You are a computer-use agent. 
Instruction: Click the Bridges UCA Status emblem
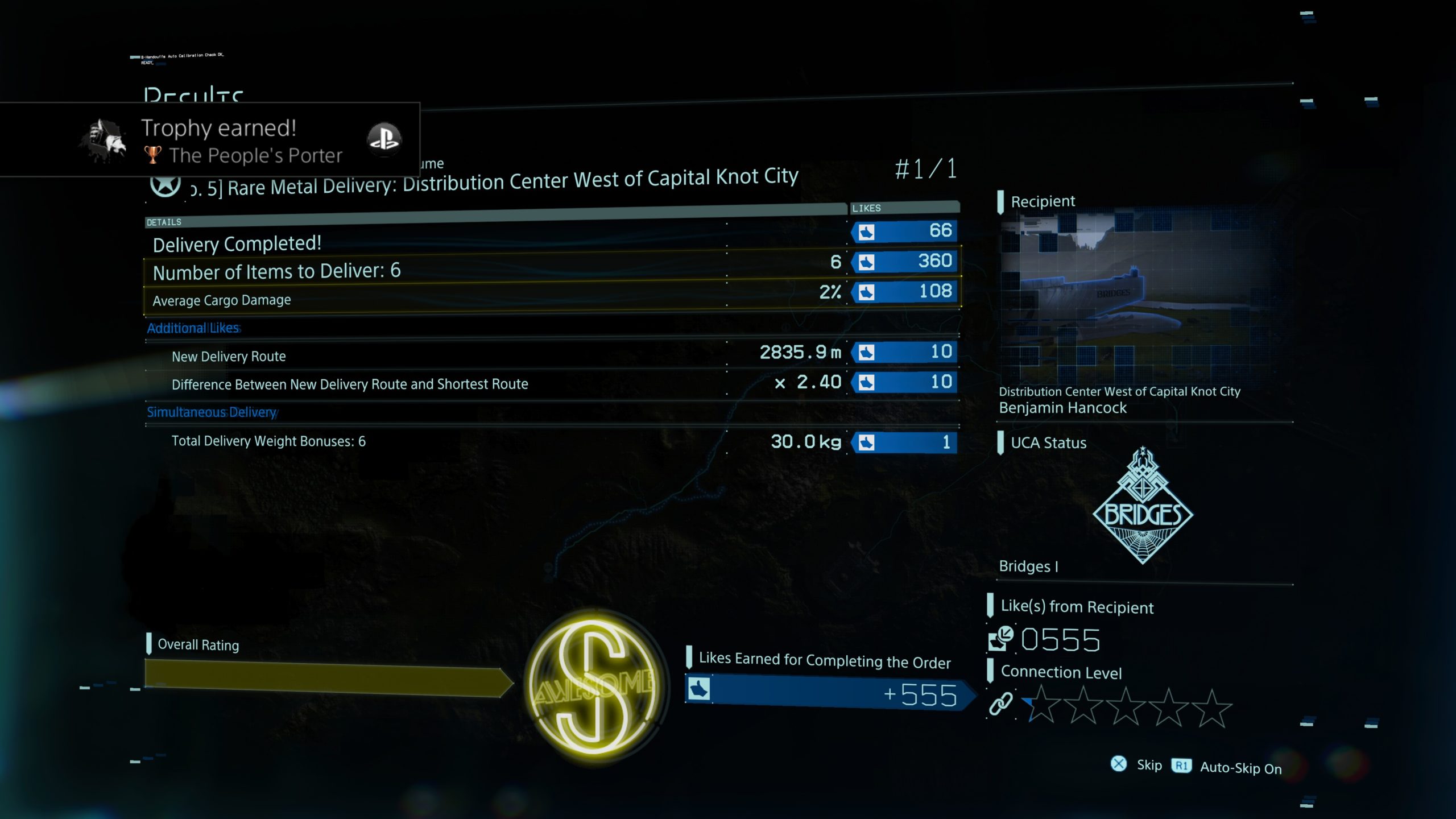(x=1143, y=506)
